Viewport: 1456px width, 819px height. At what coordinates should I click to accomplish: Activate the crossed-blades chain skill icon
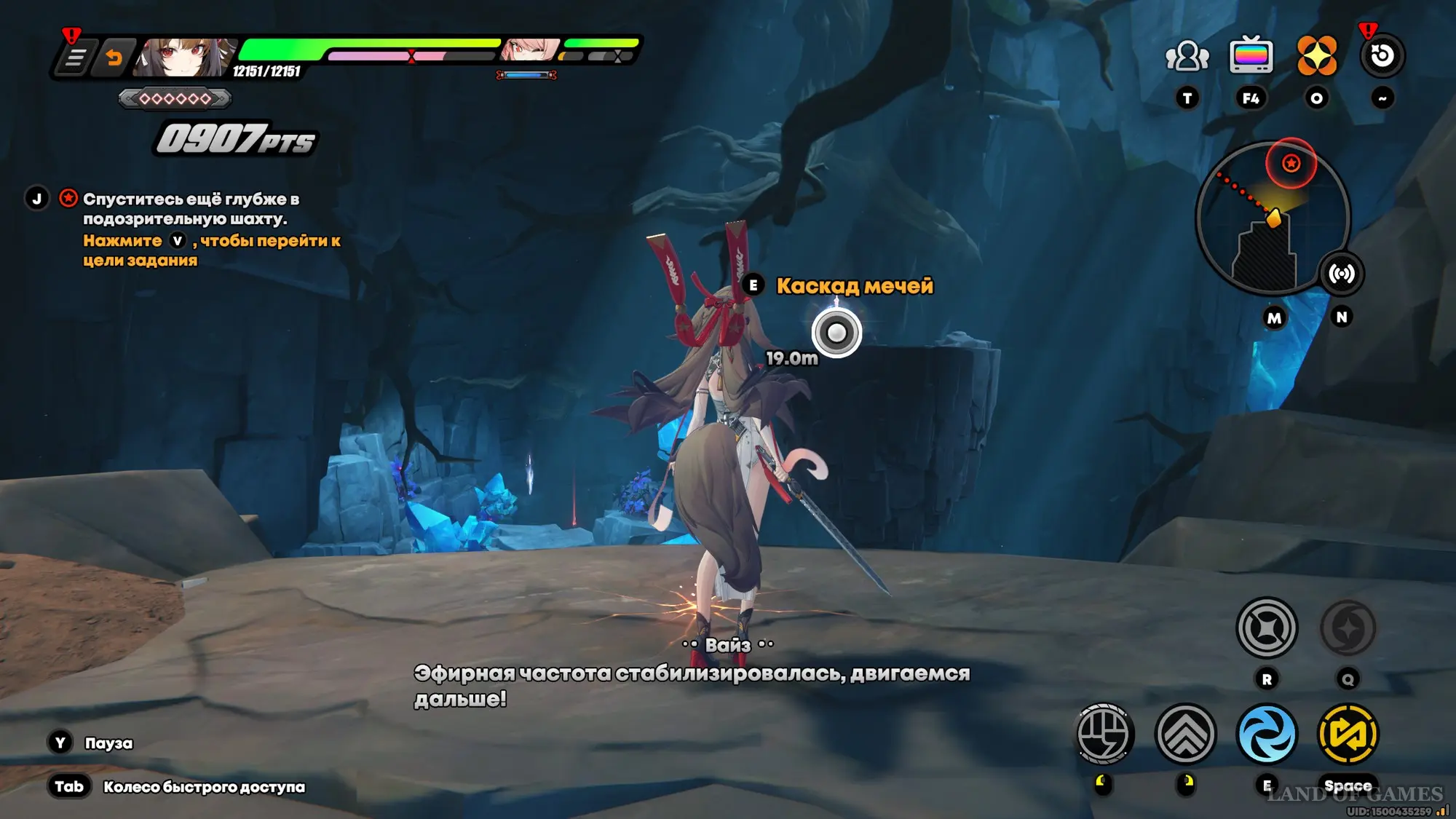point(1267,628)
